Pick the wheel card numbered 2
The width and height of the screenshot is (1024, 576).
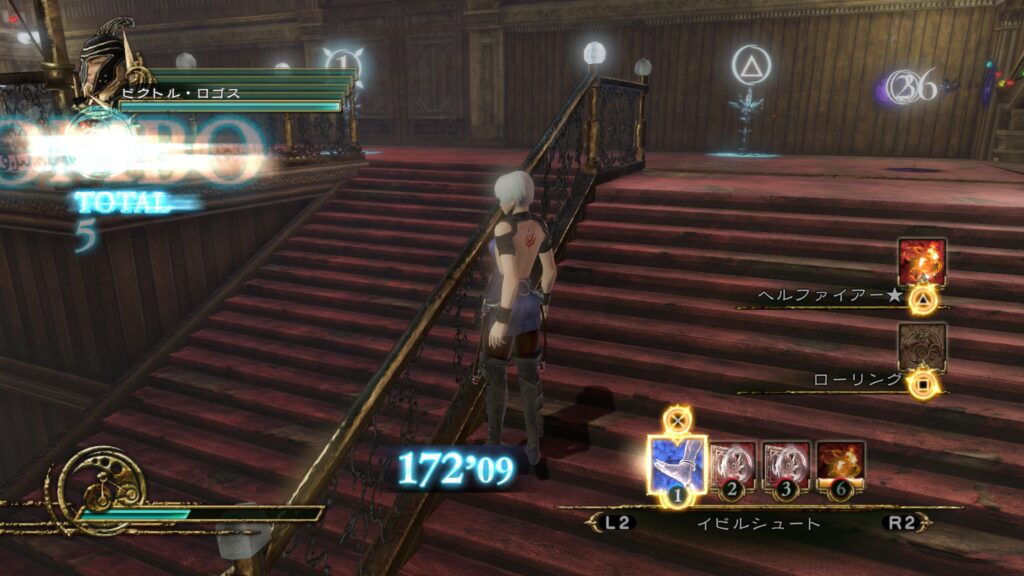point(734,464)
